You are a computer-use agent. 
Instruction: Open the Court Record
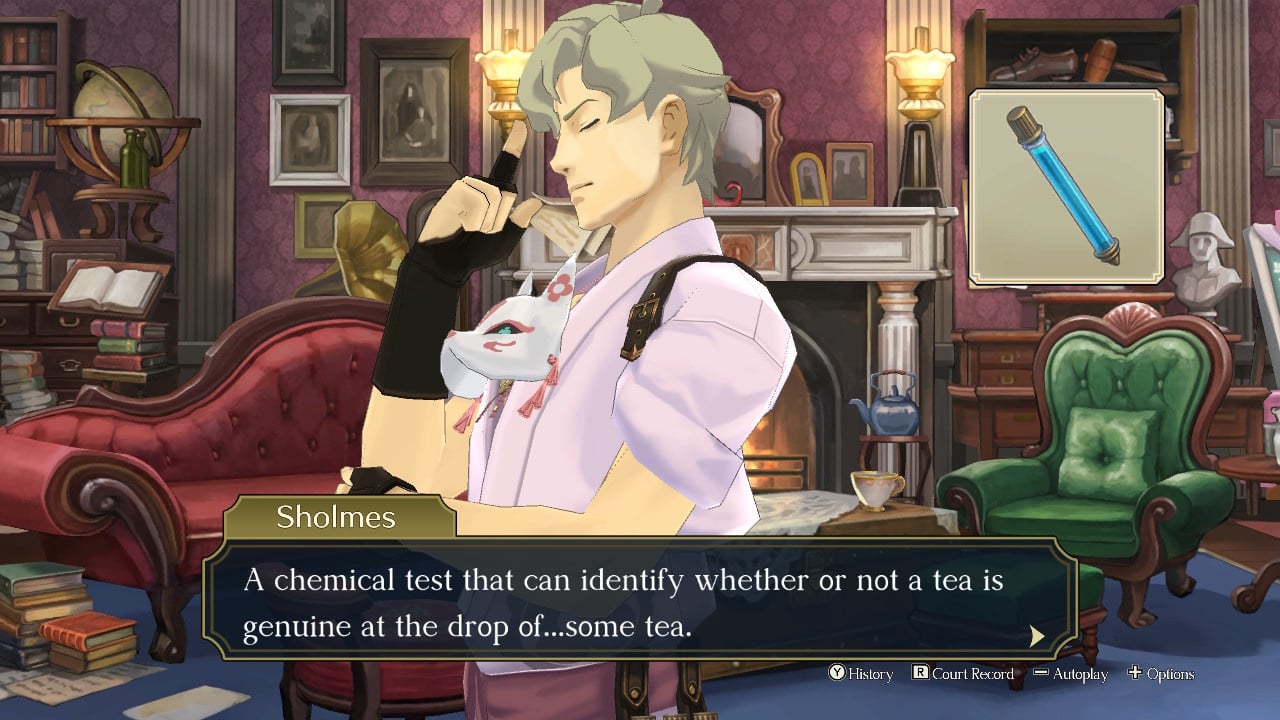(963, 674)
